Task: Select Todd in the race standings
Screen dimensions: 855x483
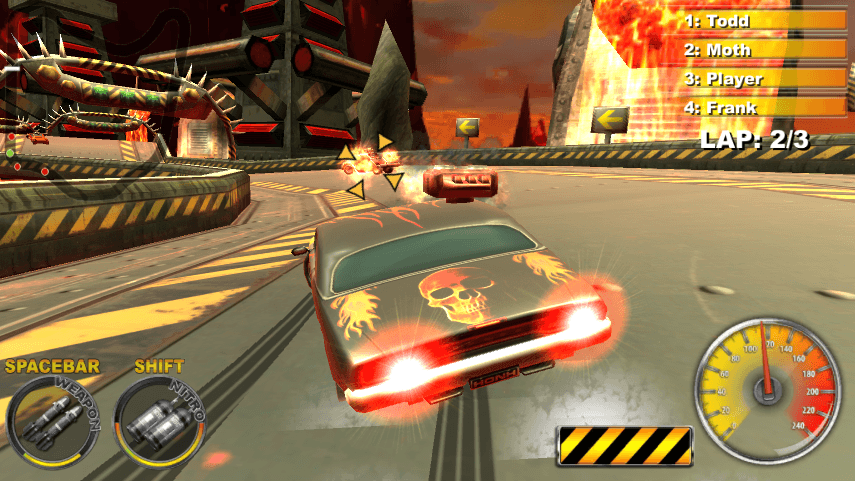Action: point(765,20)
